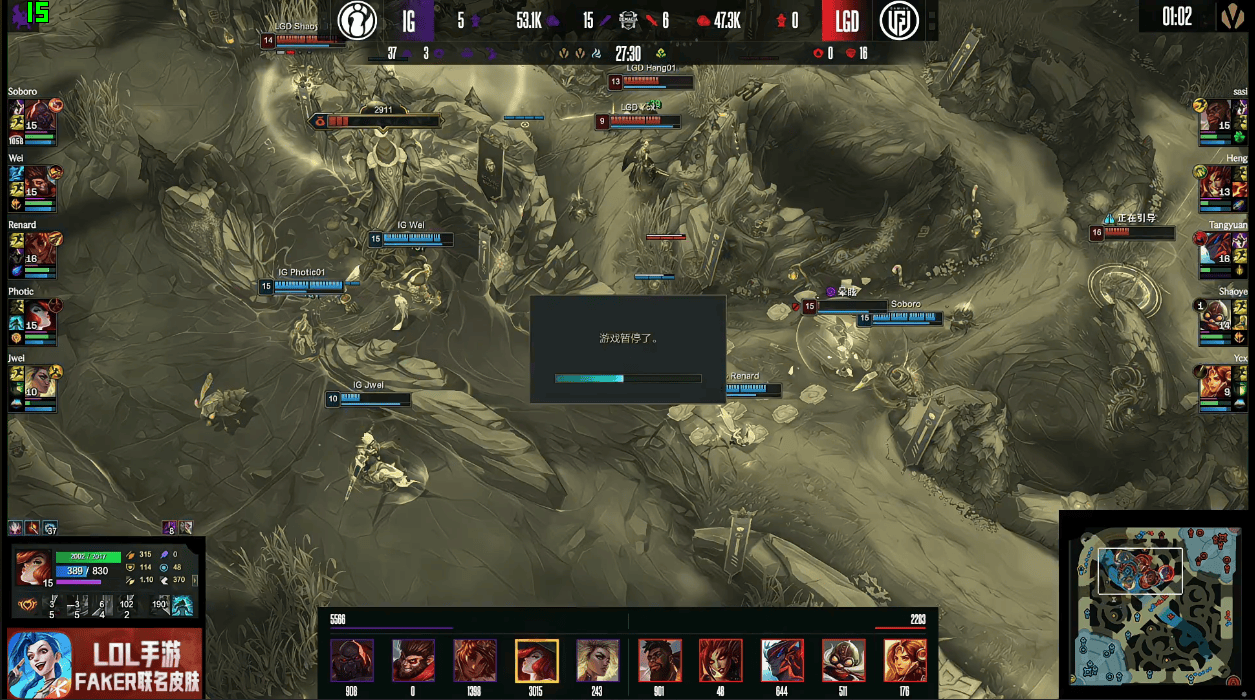Pick the Wukong portrait showing 0 in bottom bar
The width and height of the screenshot is (1255, 700).
point(413,661)
